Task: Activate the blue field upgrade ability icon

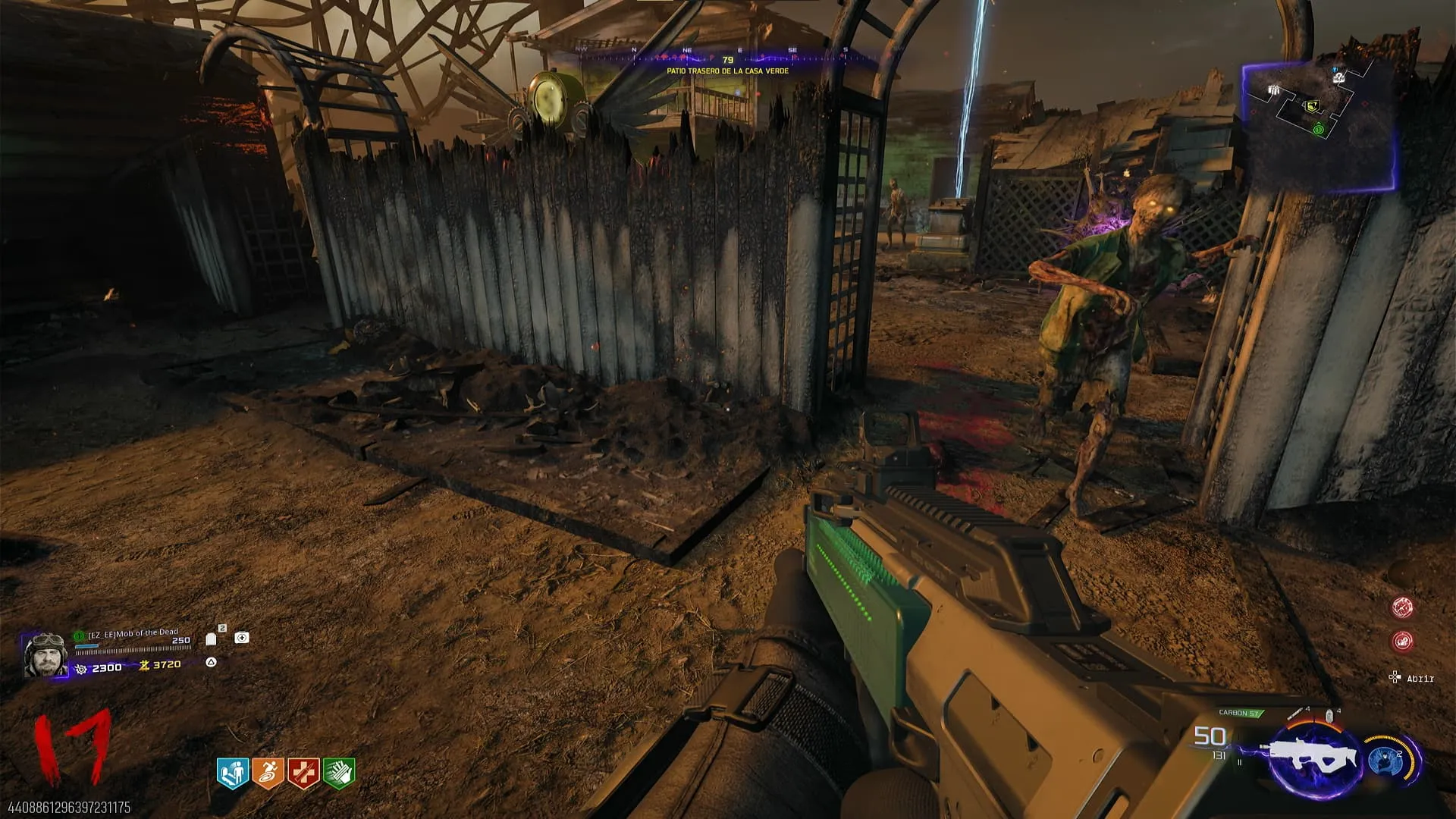Action: (1386, 759)
